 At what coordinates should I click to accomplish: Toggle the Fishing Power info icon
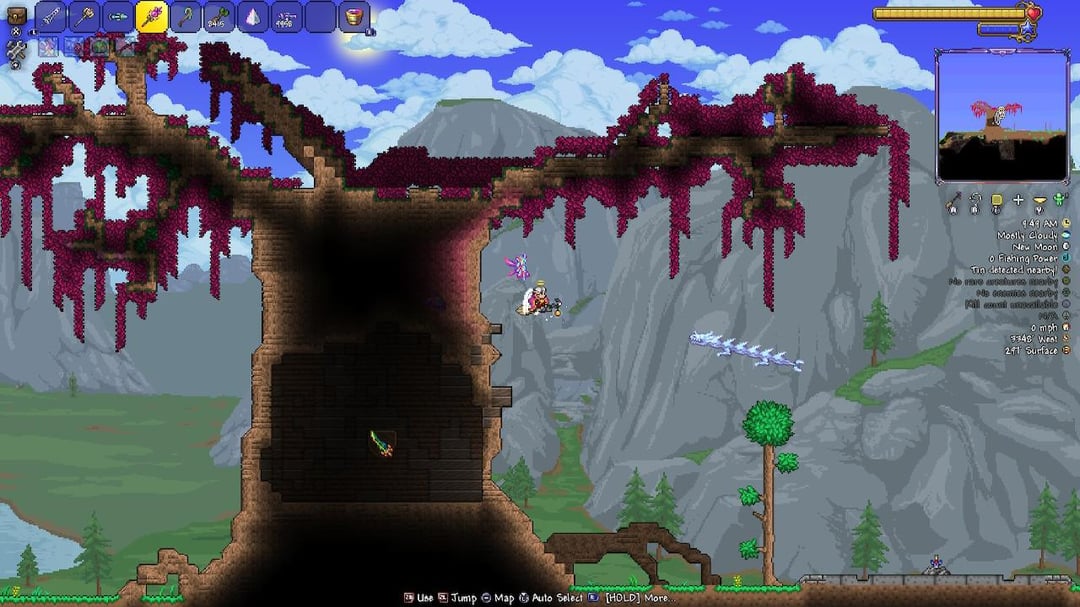click(x=1066, y=258)
